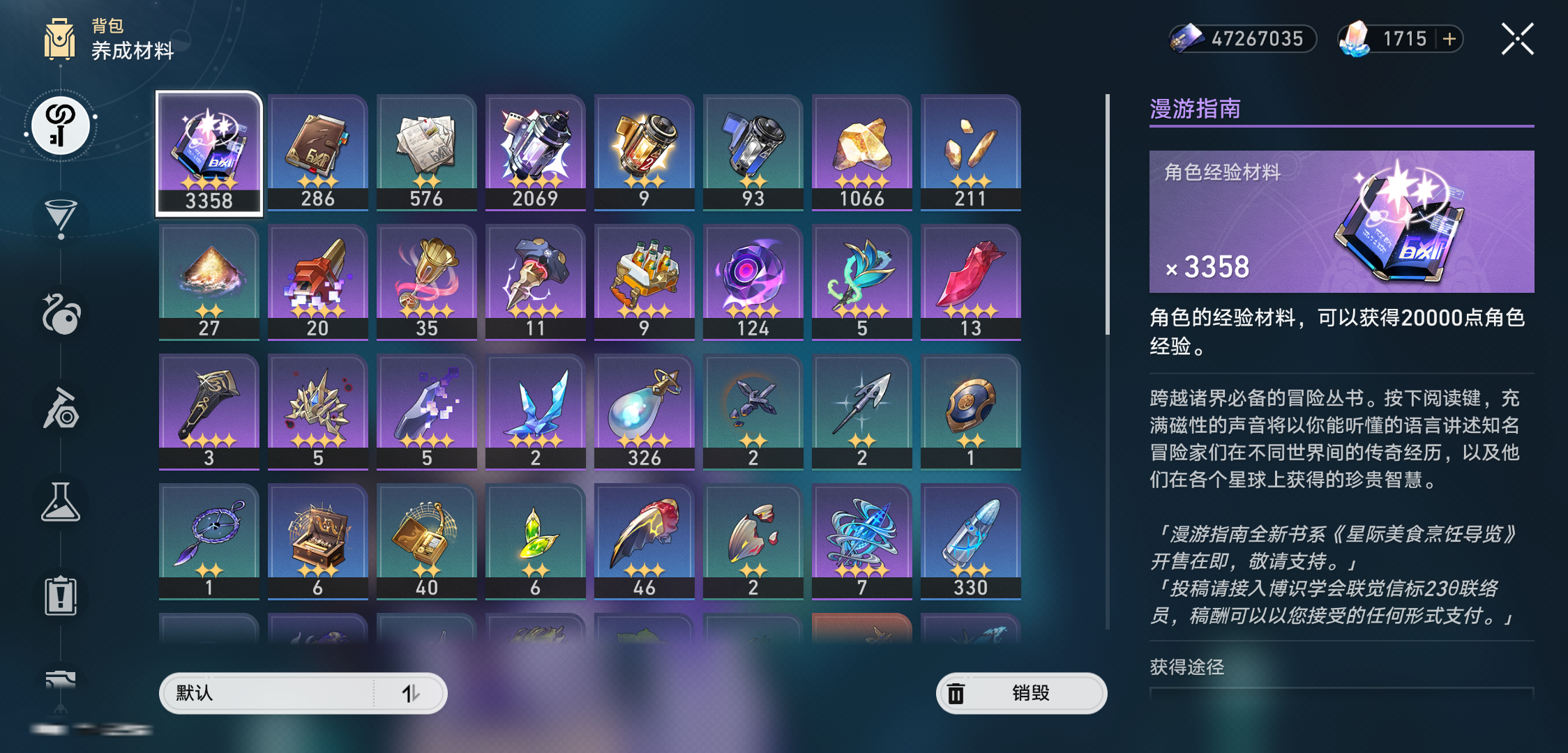Pick the drink crate item with 9
1568x753 pixels.
tap(644, 282)
